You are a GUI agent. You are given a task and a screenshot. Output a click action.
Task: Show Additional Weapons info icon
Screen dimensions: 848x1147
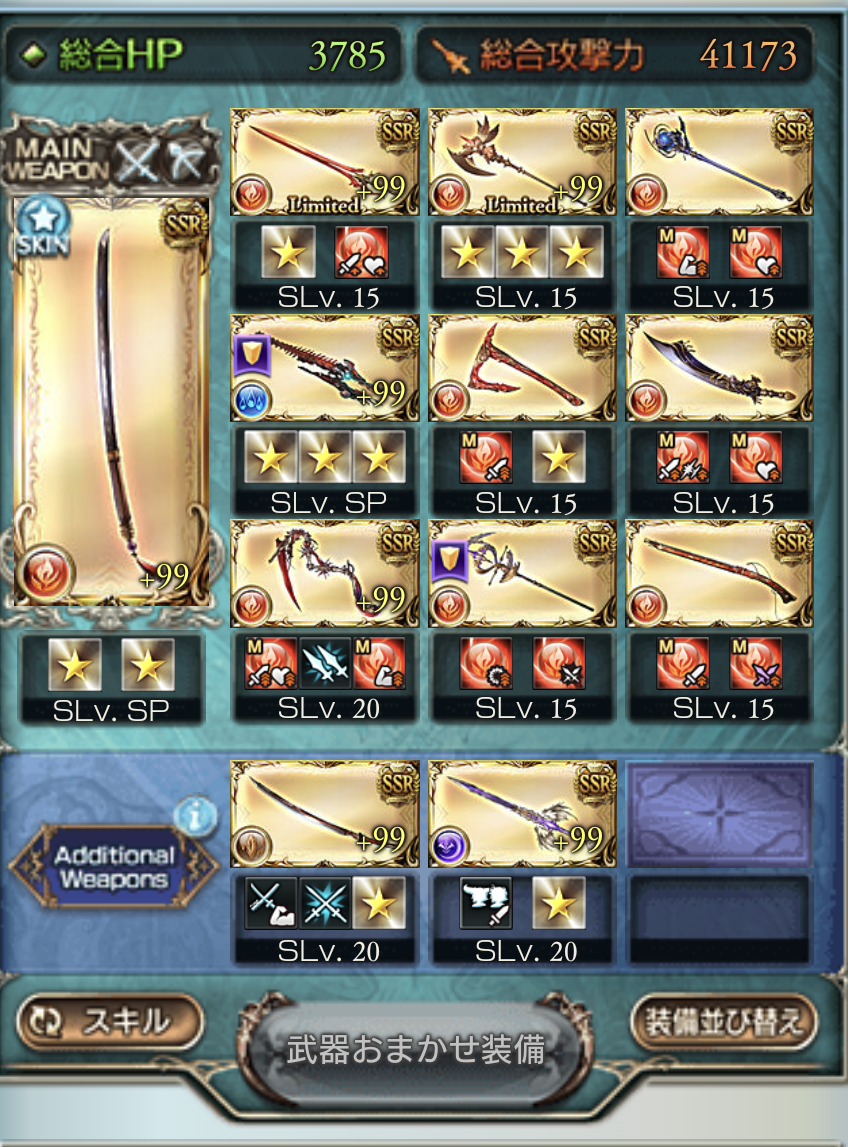tap(195, 817)
